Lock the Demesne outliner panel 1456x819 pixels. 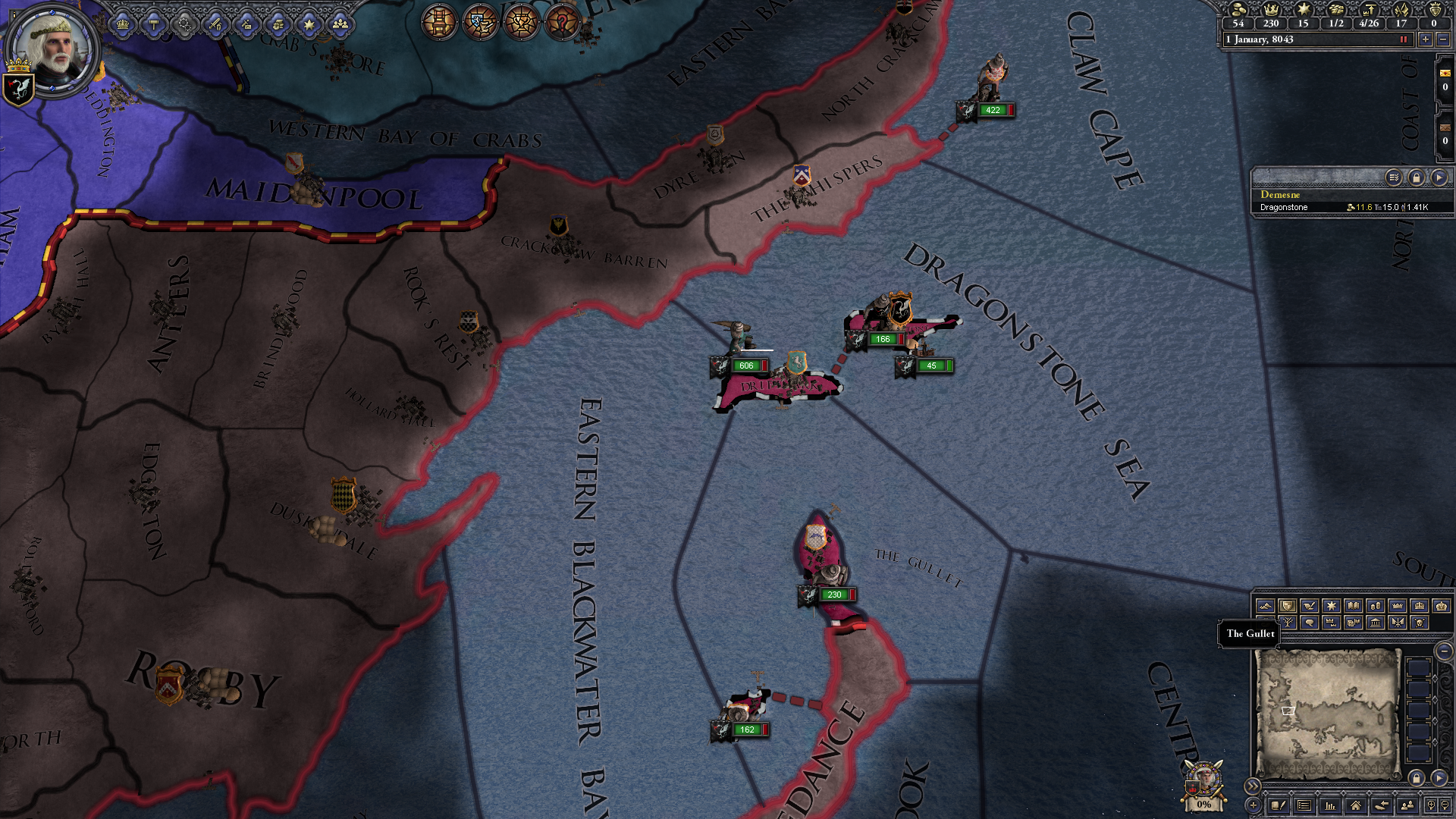(x=1417, y=177)
